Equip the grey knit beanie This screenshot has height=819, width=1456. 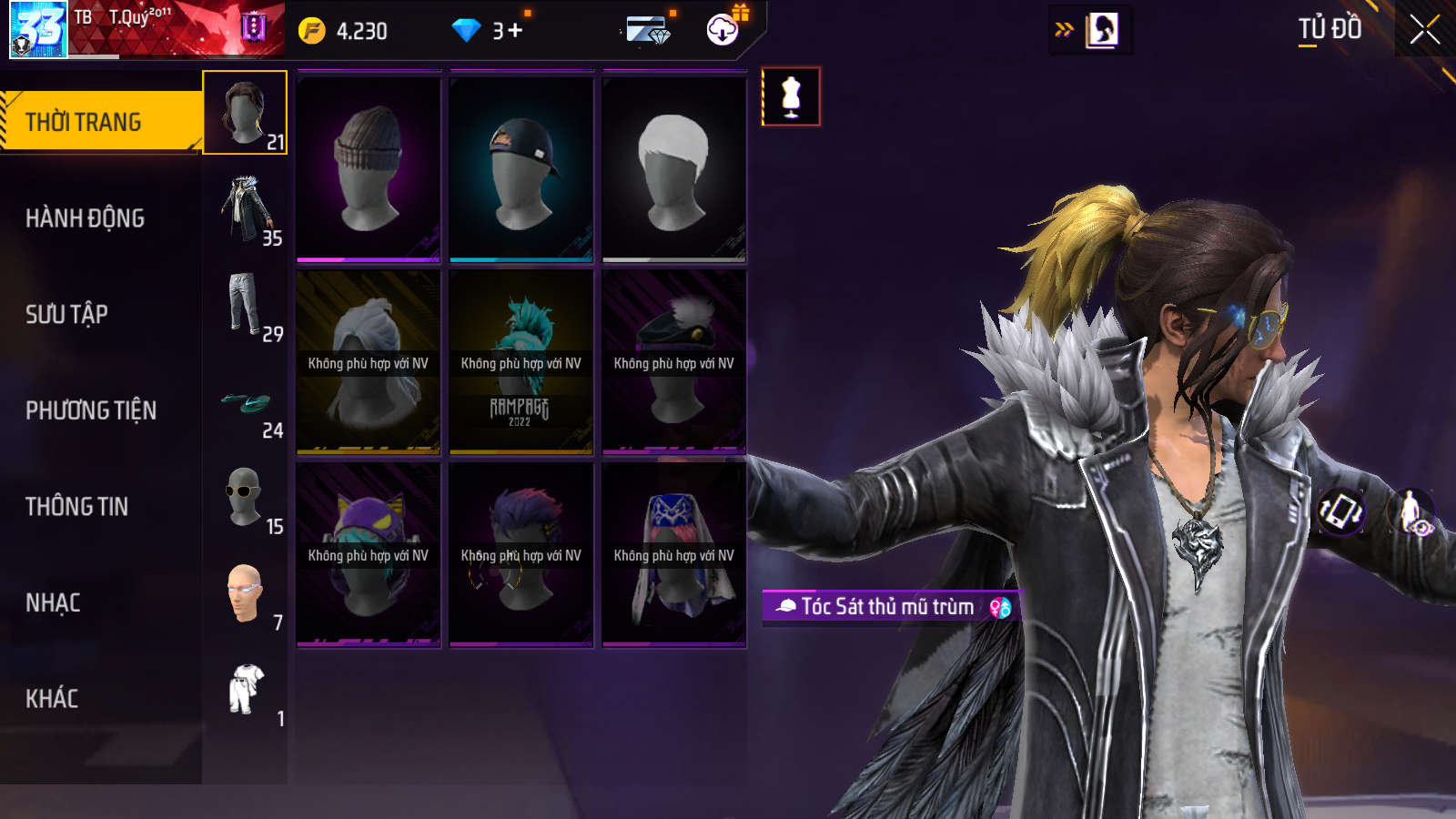[369, 169]
